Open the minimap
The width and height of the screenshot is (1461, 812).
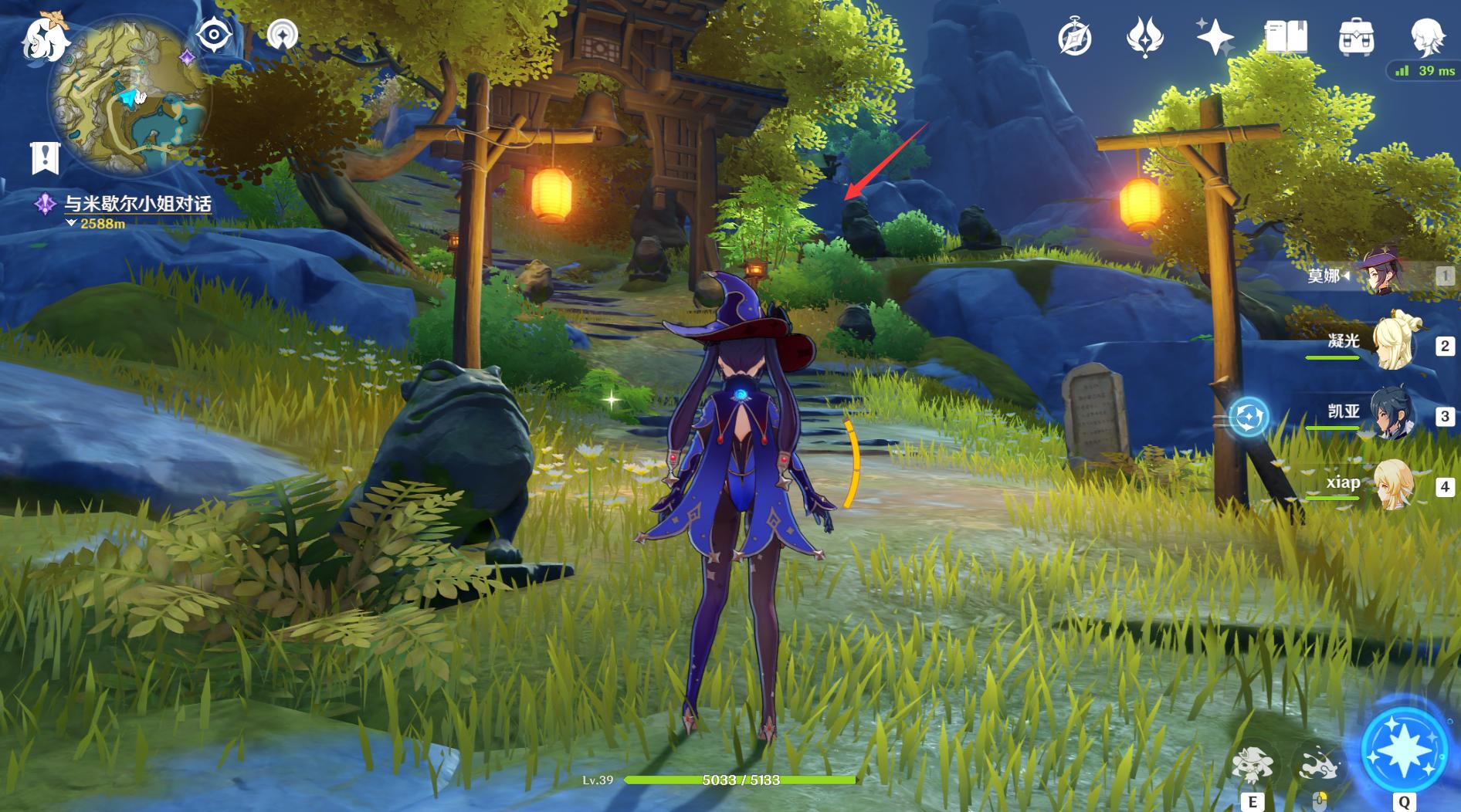127,96
